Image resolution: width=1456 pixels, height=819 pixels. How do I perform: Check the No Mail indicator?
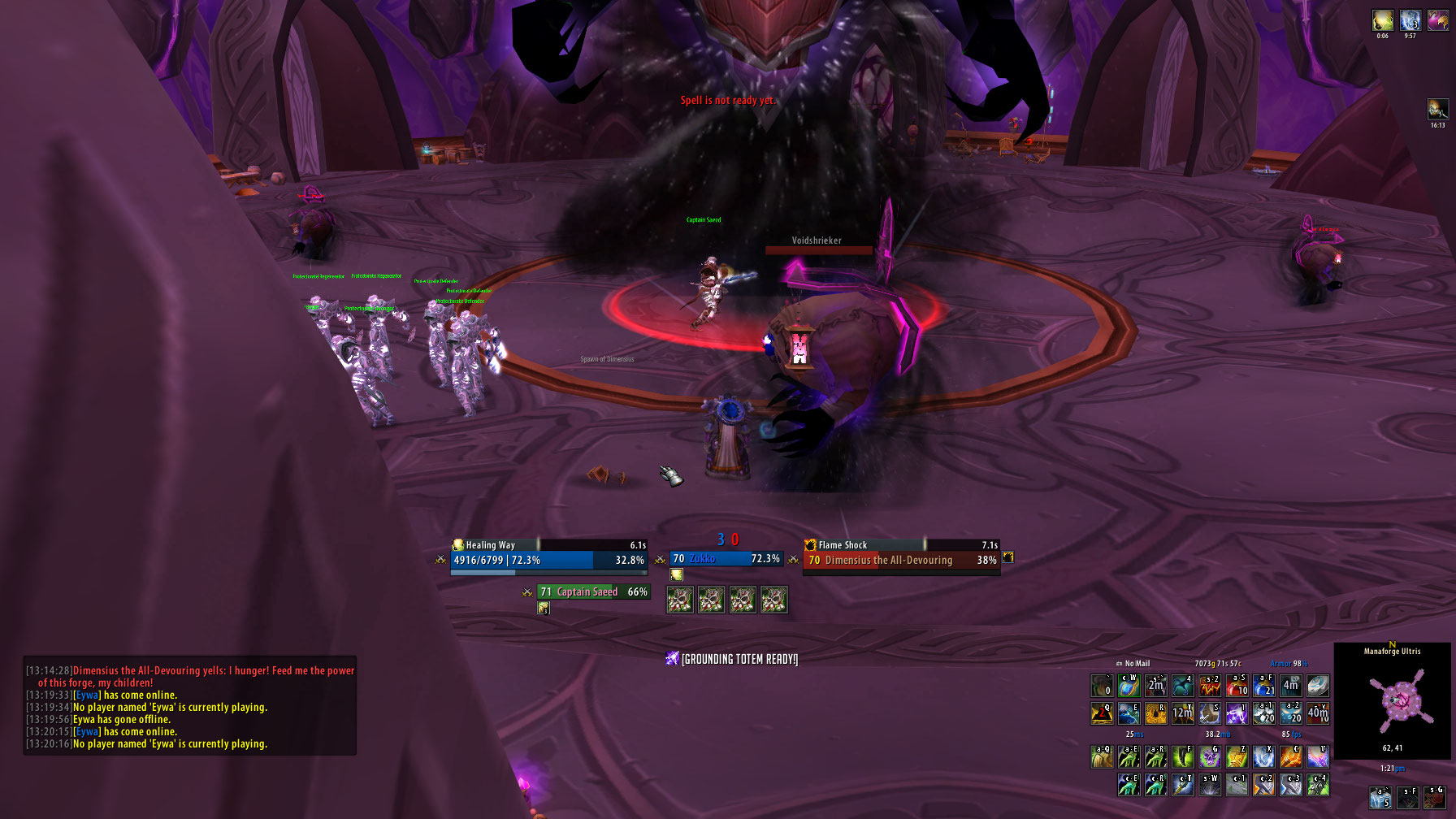click(x=1134, y=664)
